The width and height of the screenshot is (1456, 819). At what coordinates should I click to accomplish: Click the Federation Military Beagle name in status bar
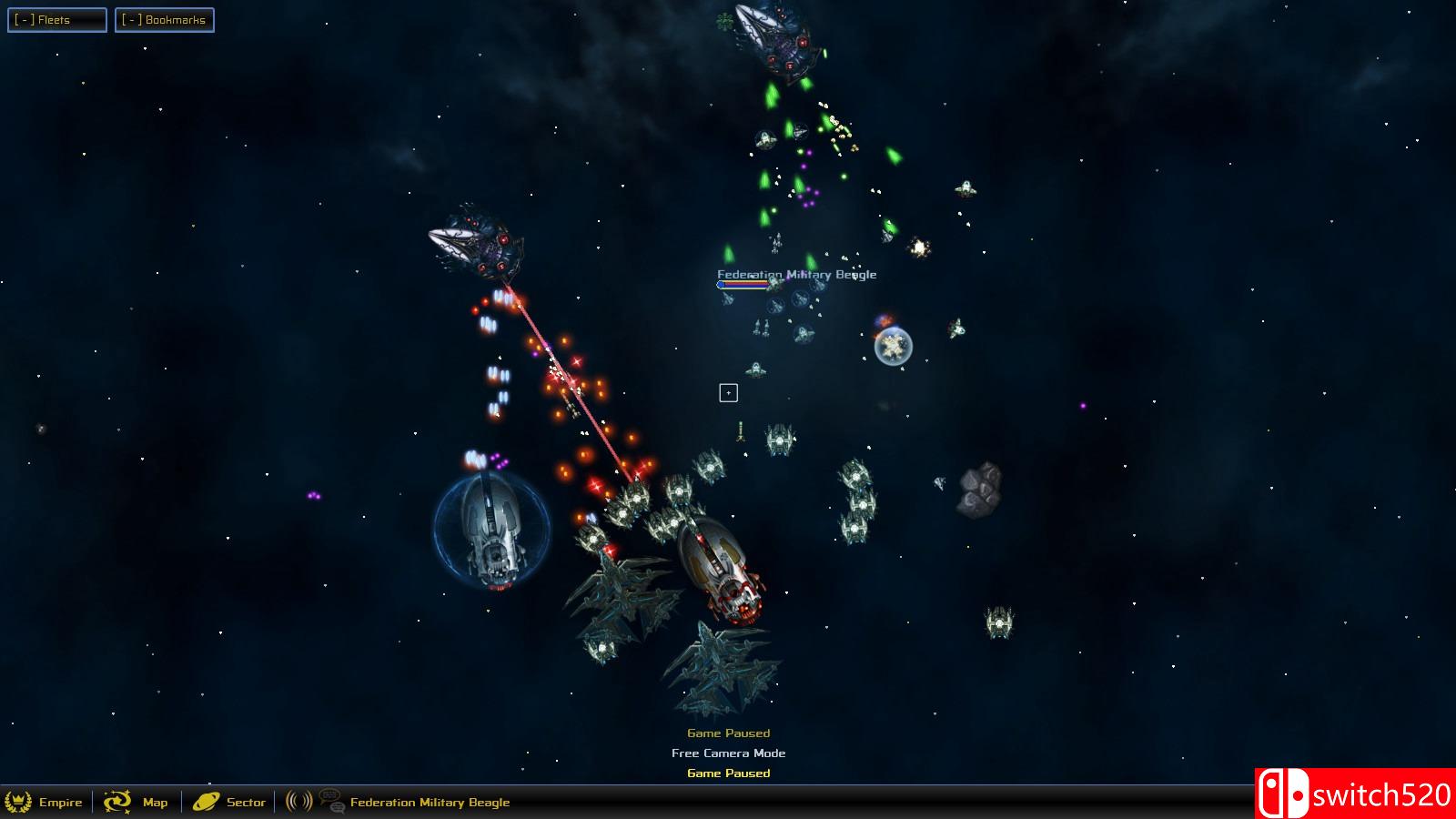(430, 803)
